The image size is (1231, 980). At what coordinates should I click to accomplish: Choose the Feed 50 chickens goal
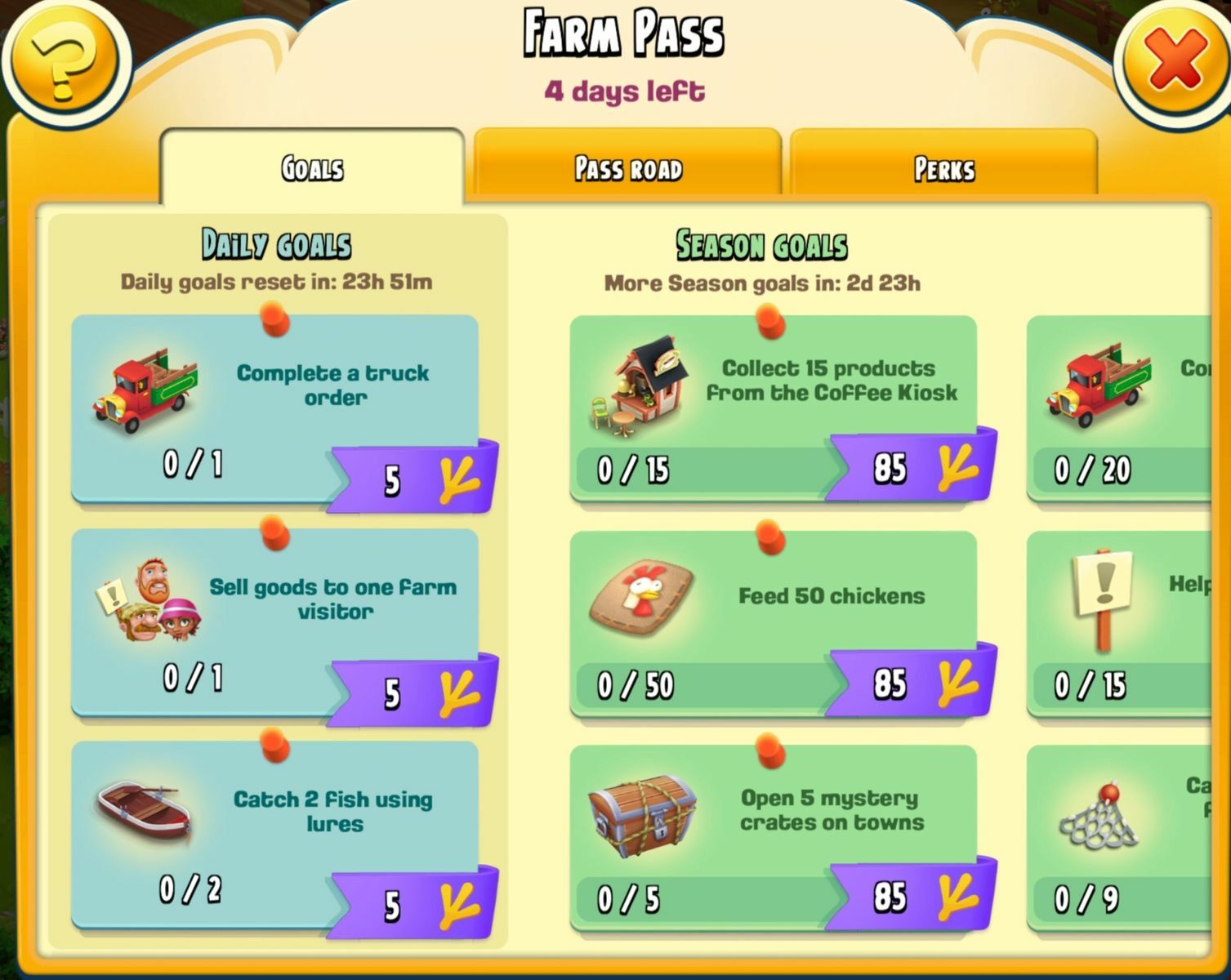(773, 624)
